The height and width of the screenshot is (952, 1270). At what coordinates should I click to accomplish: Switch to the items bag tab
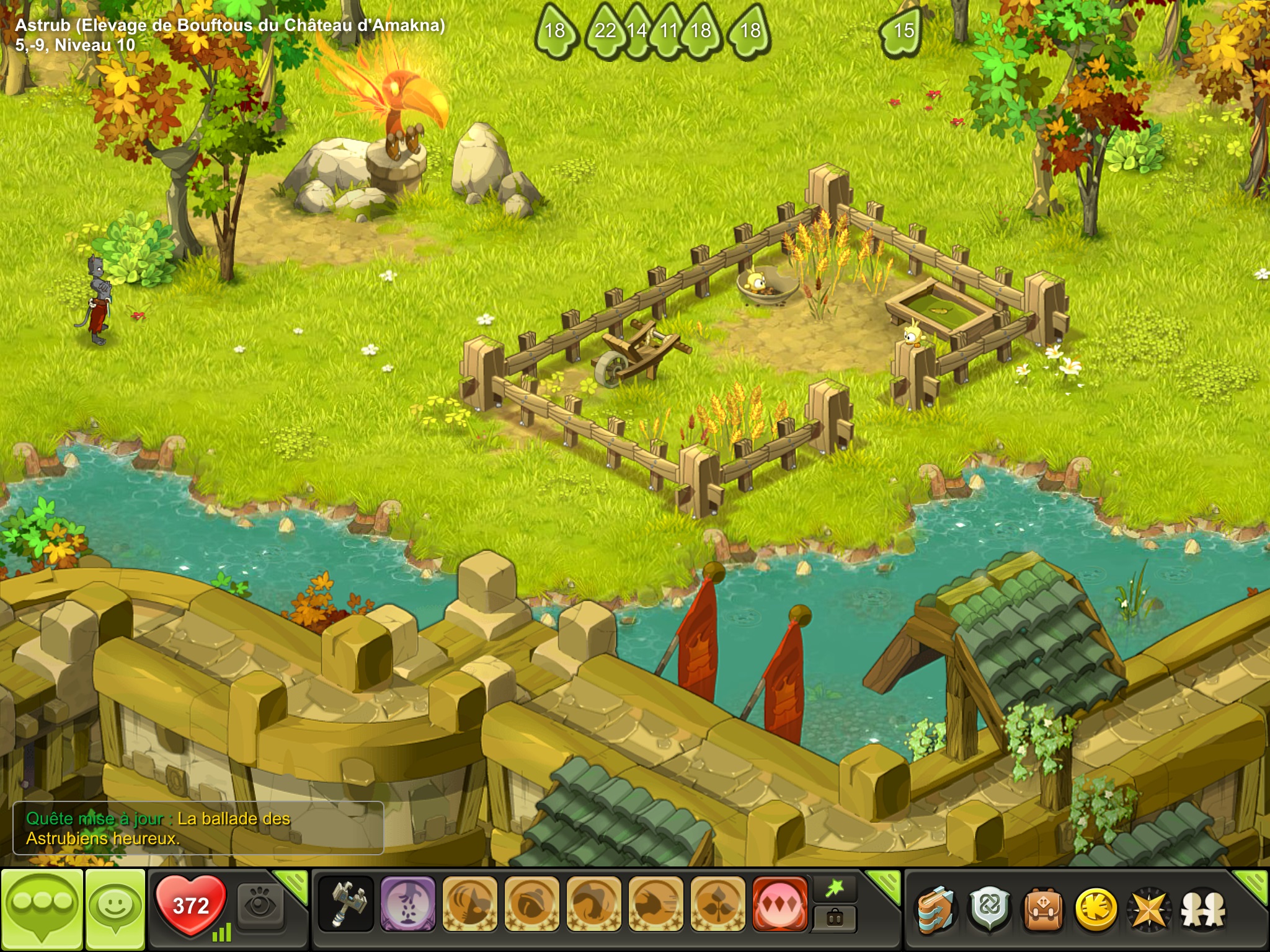835,918
